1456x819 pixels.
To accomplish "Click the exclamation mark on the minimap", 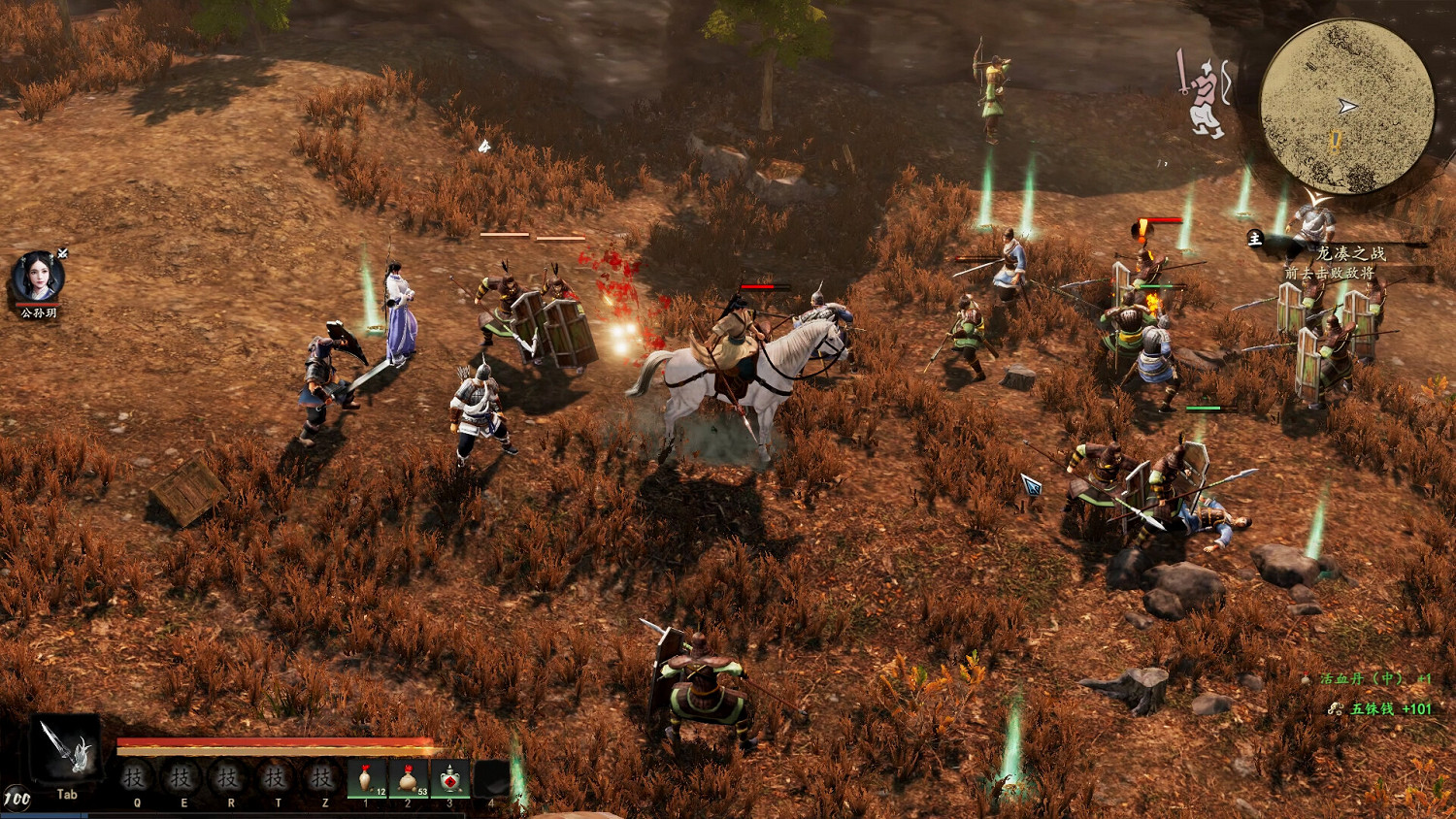I will [x=1334, y=142].
